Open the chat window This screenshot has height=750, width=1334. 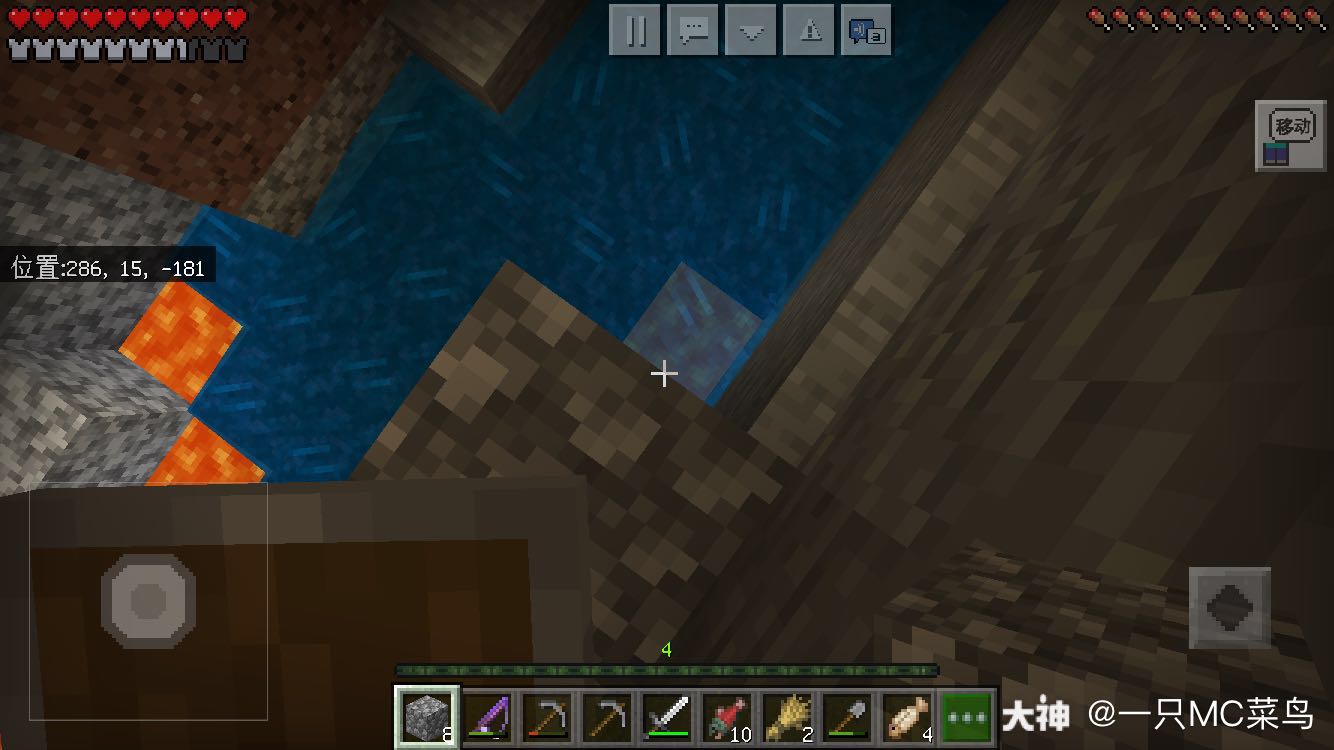692,31
